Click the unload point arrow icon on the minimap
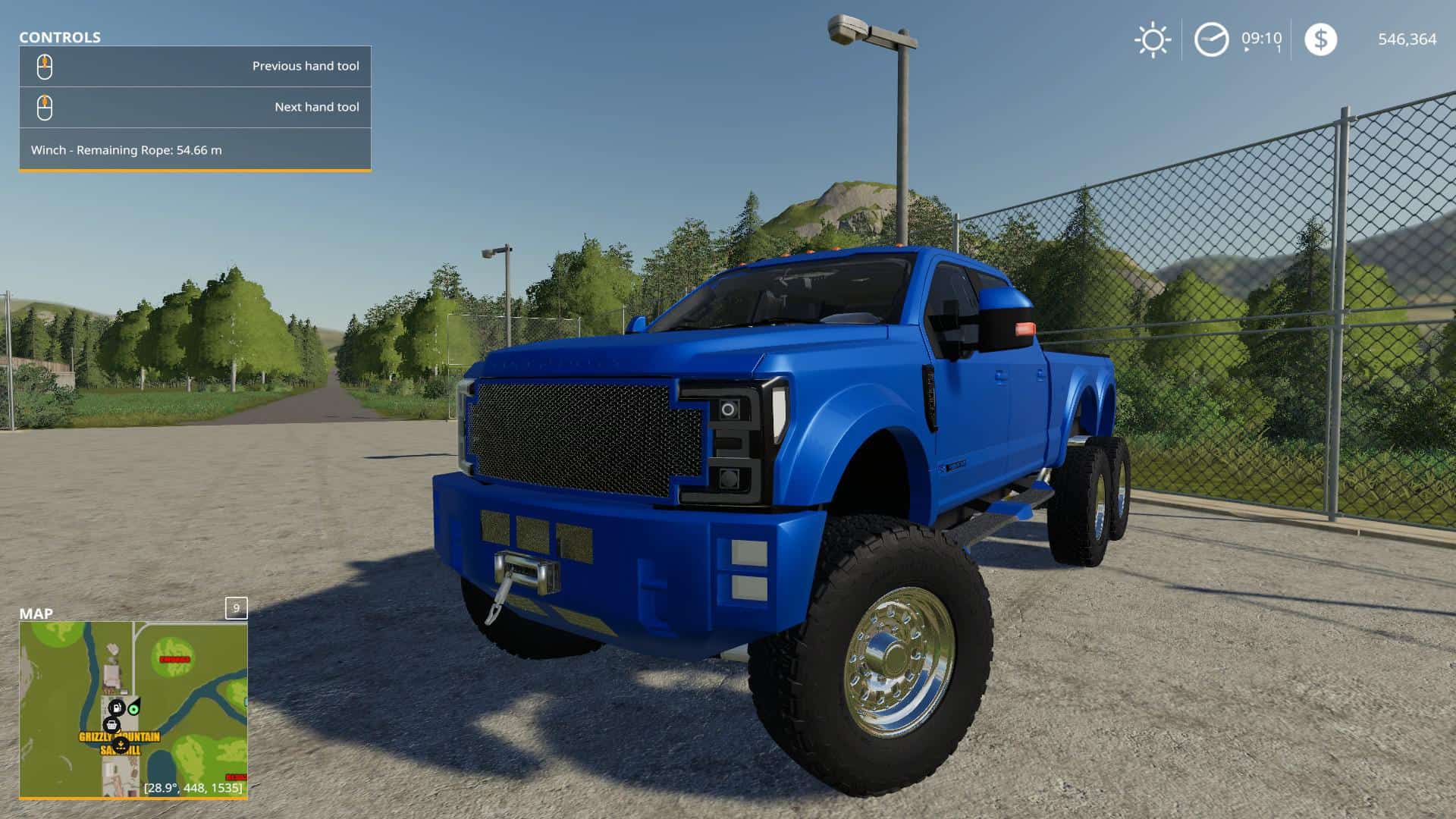The width and height of the screenshot is (1456, 819). click(x=121, y=744)
